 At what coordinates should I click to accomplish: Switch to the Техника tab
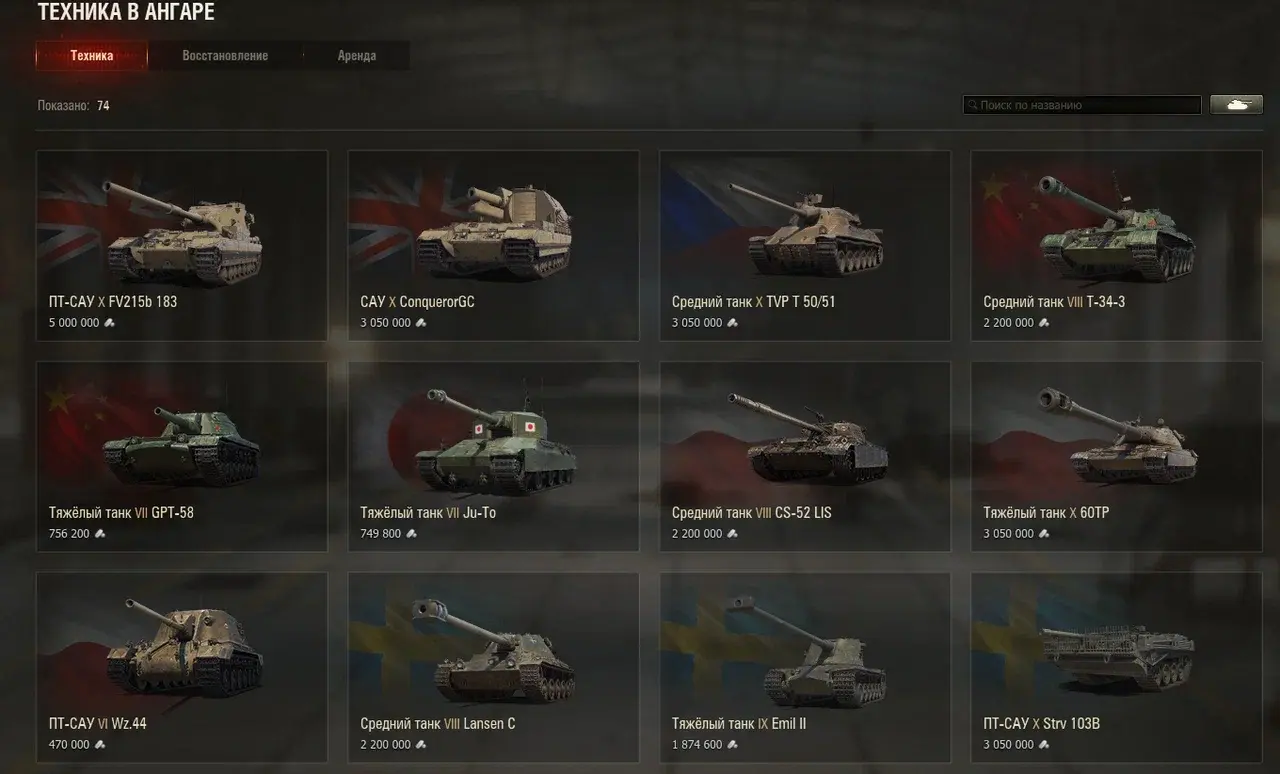pyautogui.click(x=92, y=56)
